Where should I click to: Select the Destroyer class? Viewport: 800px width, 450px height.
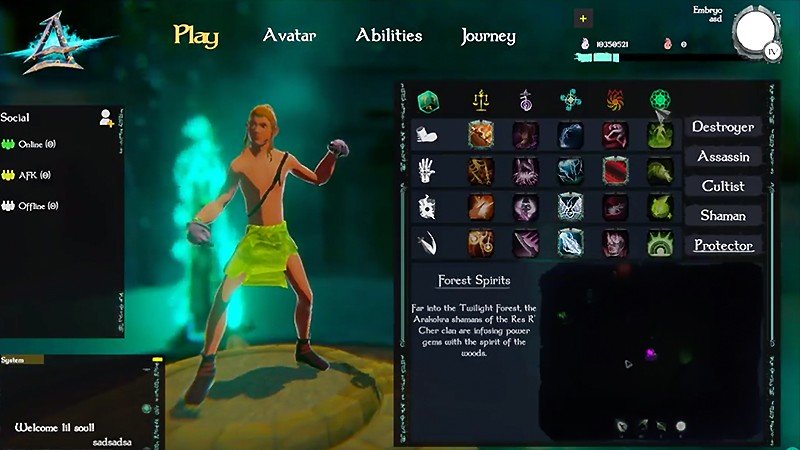tap(723, 127)
